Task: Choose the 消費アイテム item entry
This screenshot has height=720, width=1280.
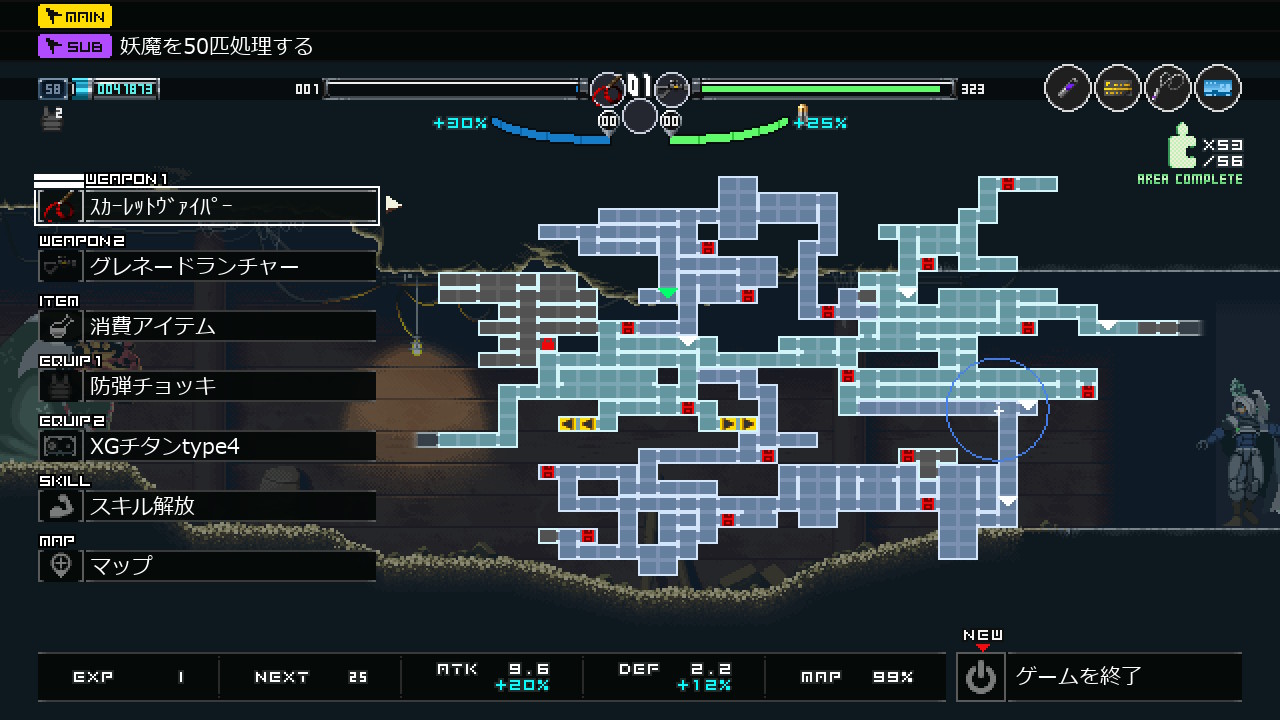Action: pos(207,326)
